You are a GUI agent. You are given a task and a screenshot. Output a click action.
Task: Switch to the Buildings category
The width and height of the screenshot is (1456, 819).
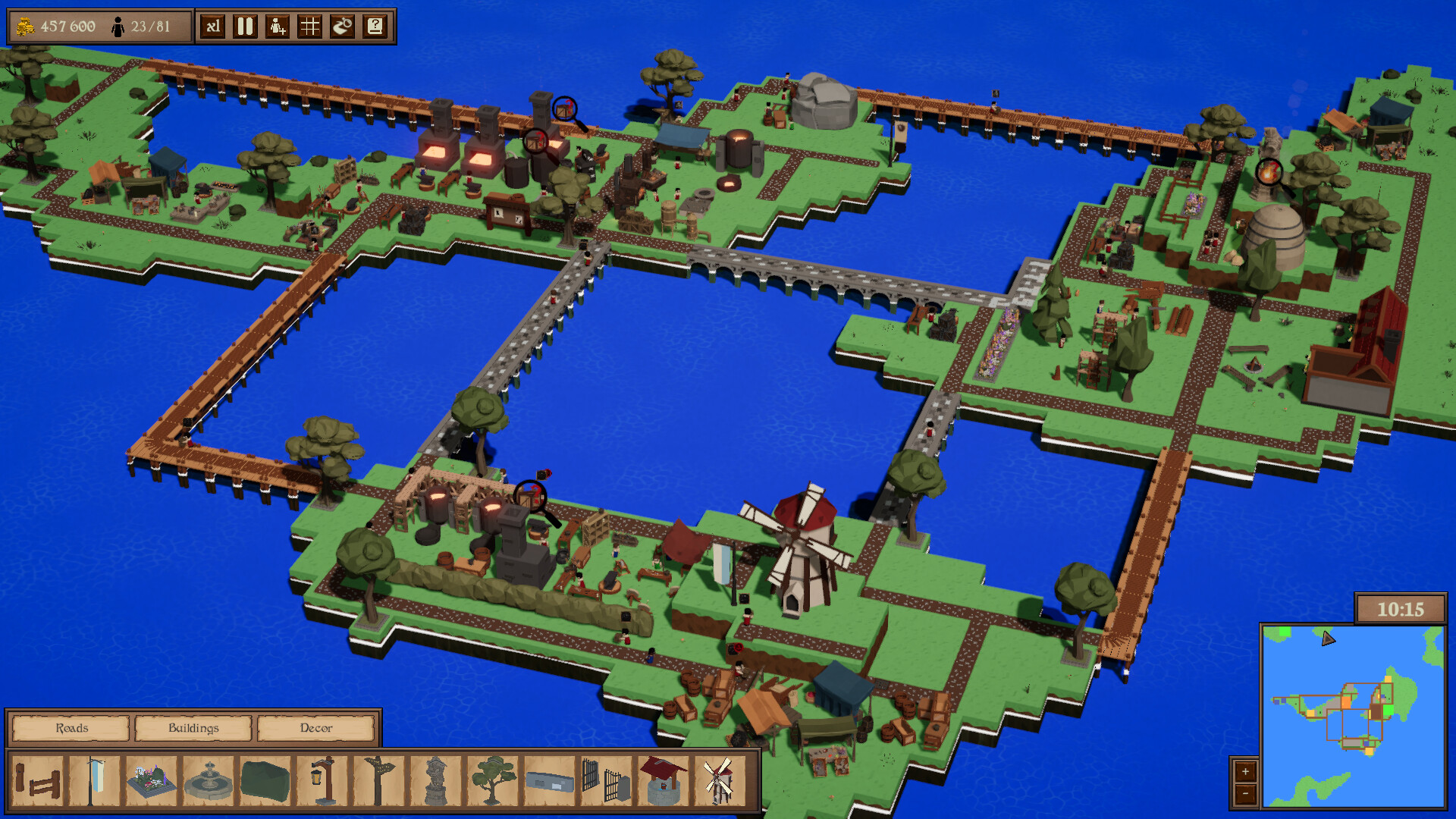[x=193, y=728]
